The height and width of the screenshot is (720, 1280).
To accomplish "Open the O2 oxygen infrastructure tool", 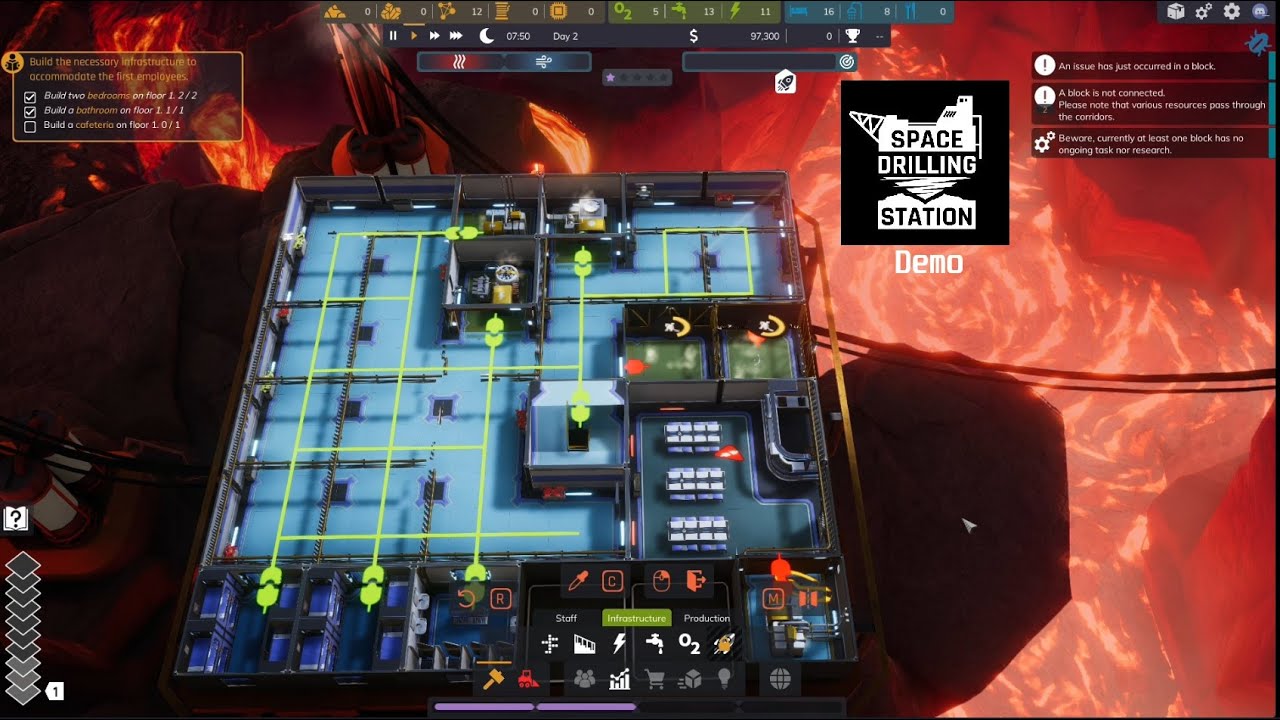I will point(690,645).
